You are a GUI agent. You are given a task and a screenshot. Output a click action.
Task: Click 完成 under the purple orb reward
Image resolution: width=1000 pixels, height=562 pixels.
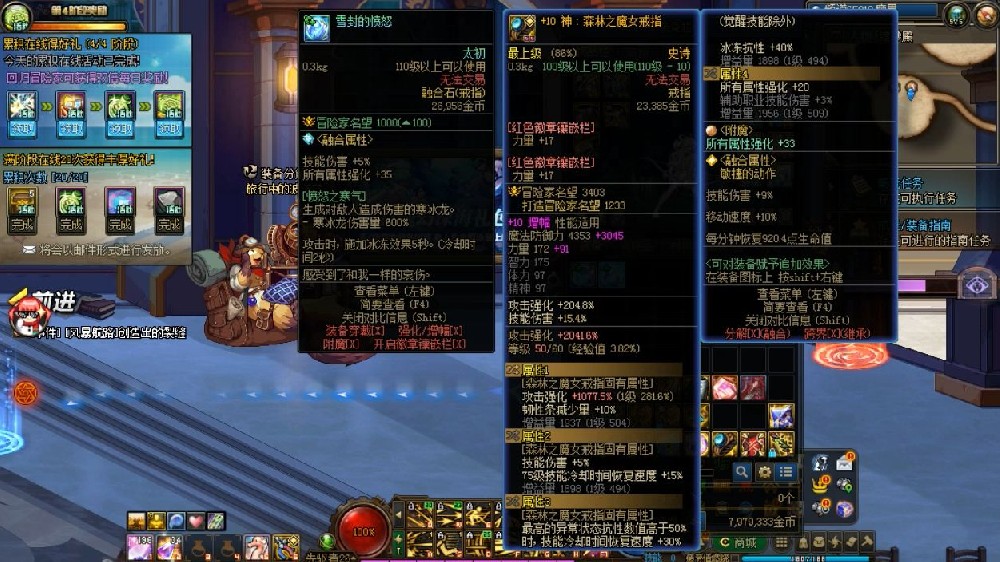point(119,225)
